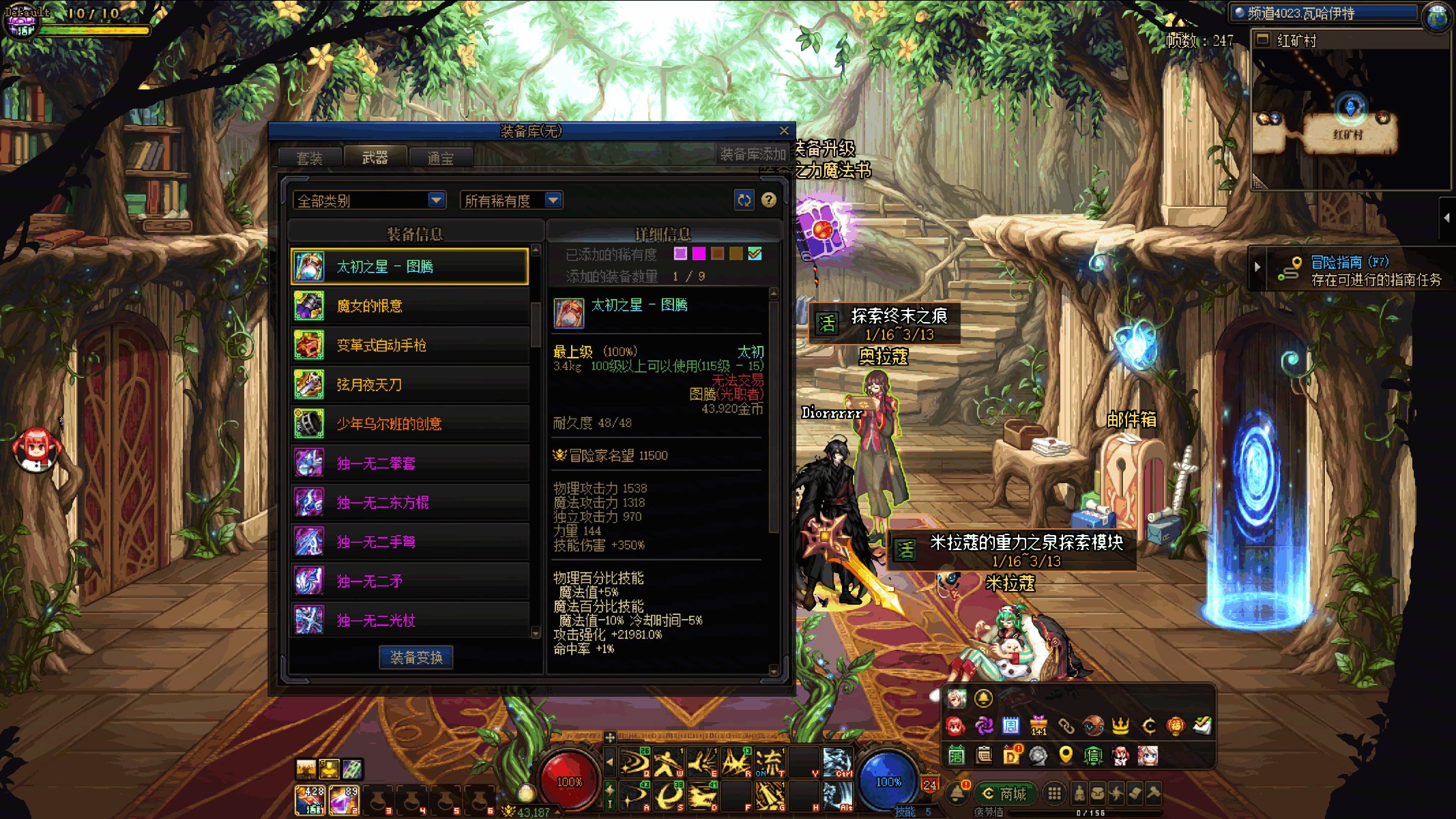
Task: Click the refresh icon in the equipment library
Action: (744, 200)
